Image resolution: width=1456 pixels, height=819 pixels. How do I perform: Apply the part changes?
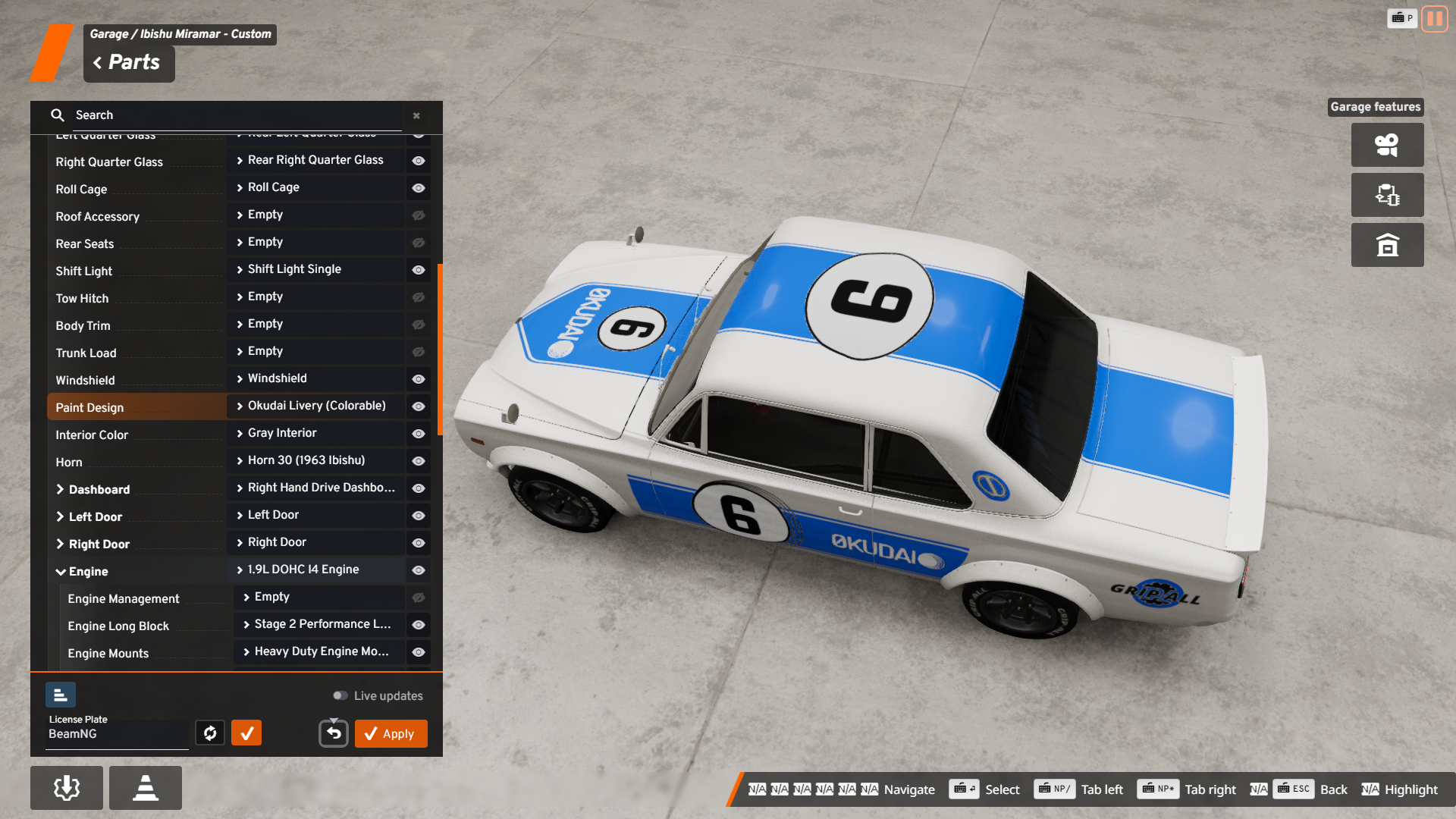tap(391, 733)
